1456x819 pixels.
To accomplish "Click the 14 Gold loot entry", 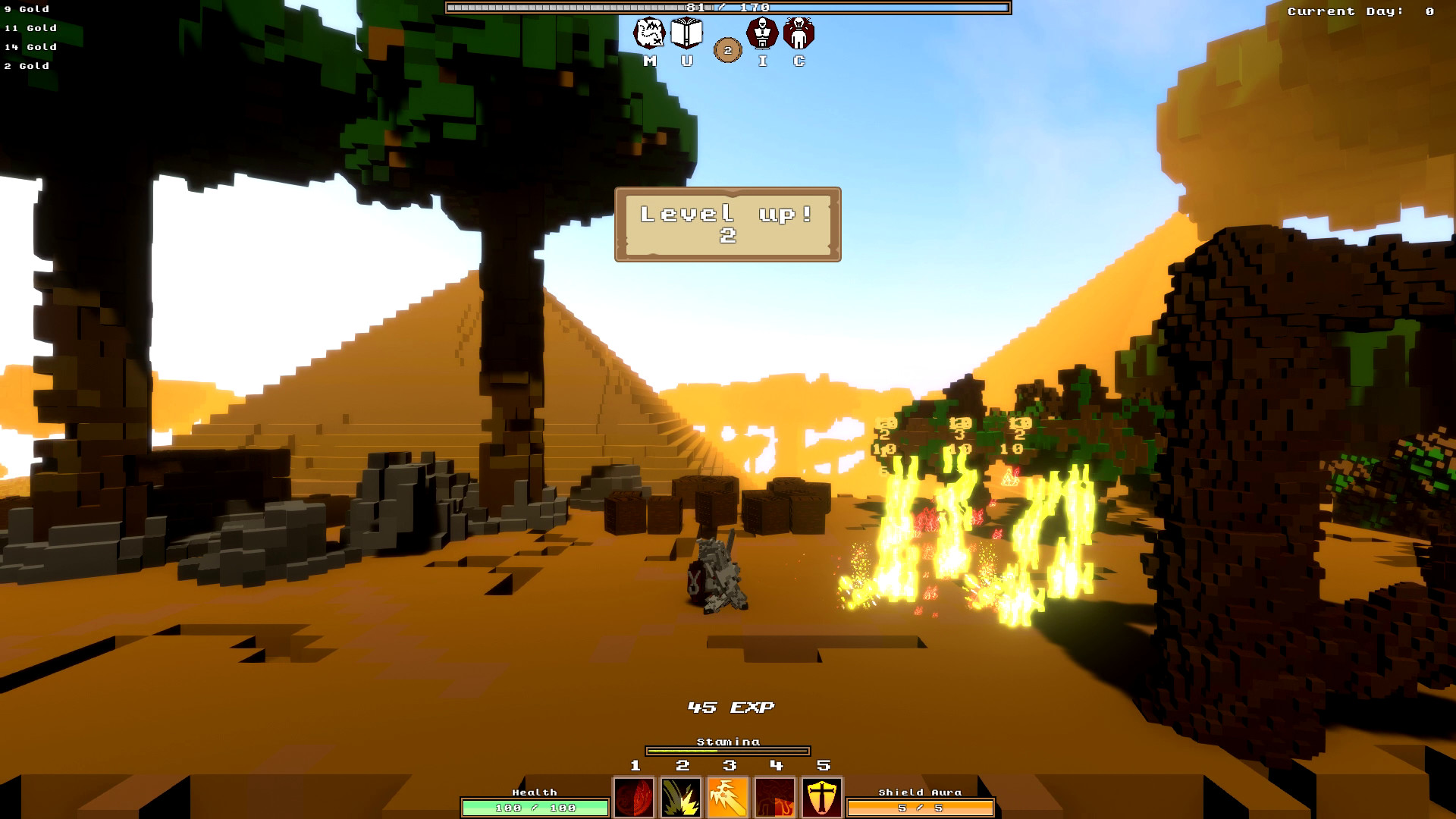I will pyautogui.click(x=29, y=47).
